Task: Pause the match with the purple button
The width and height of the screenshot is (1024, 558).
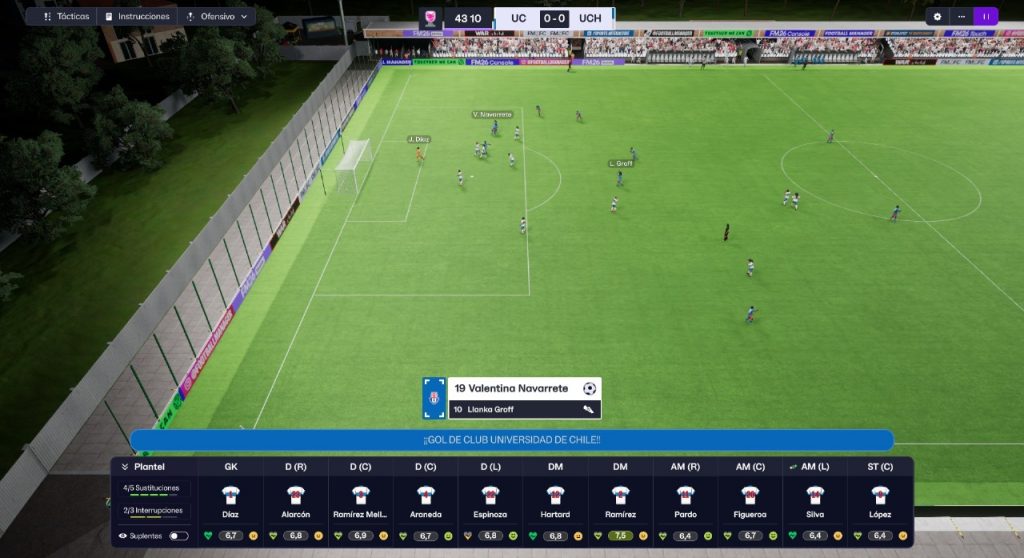Action: coord(985,17)
